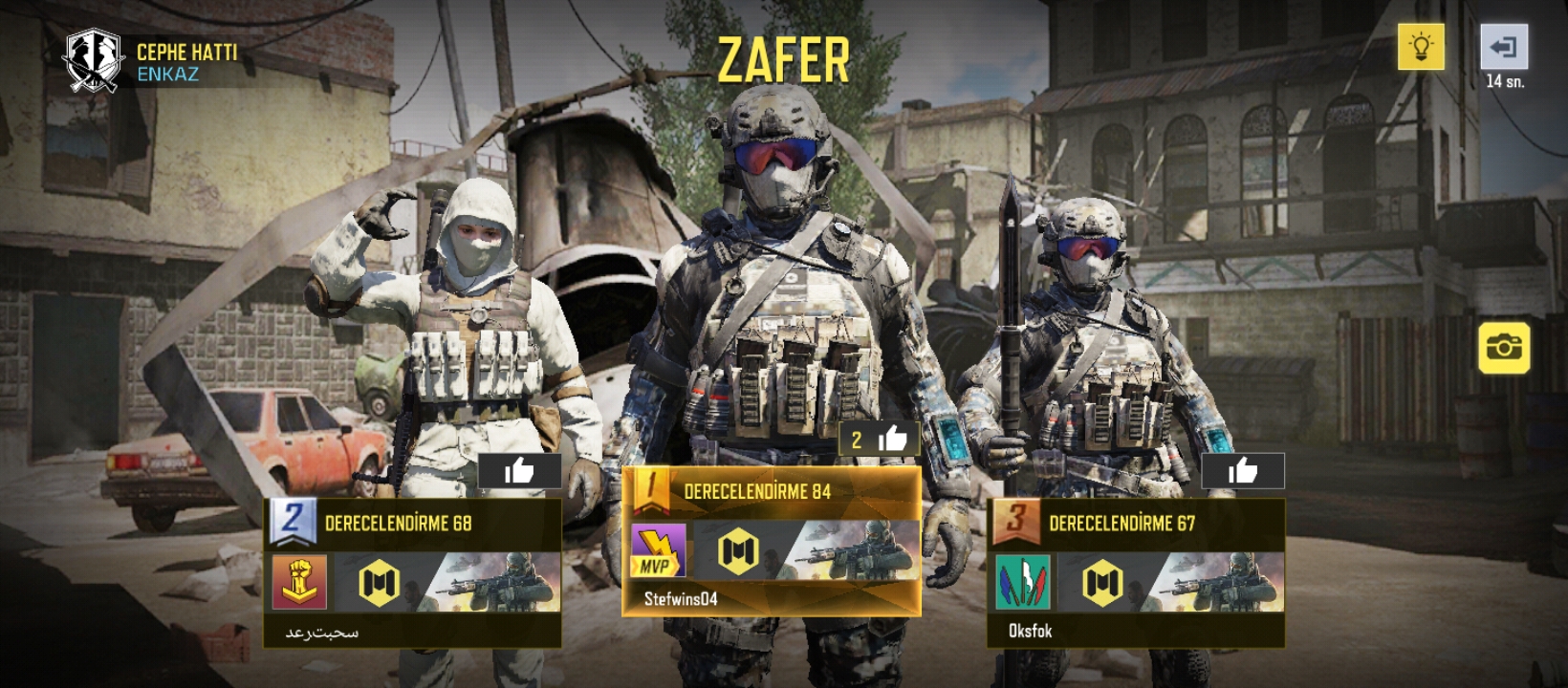1568x688 pixels.
Task: Select the Oksfok third-place player card
Action: point(1135,572)
